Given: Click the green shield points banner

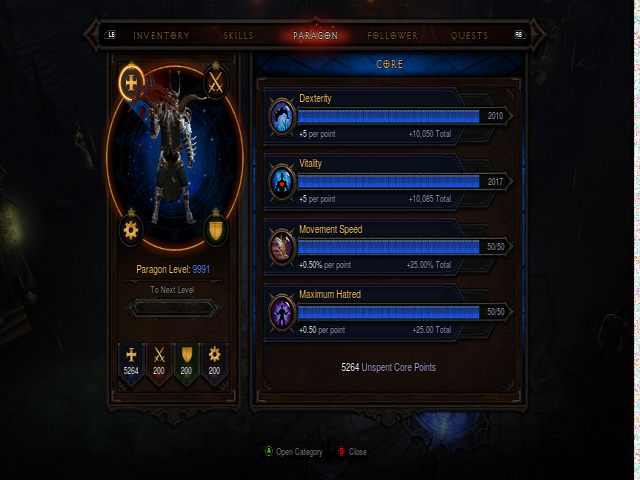Looking at the screenshot, I should pos(186,364).
